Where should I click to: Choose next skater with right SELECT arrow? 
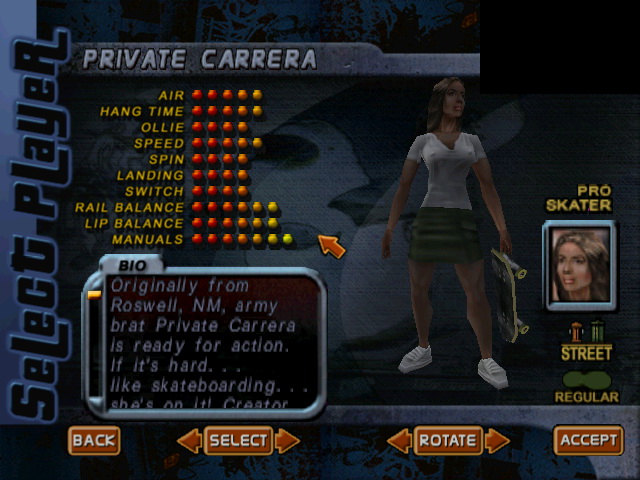pos(288,440)
